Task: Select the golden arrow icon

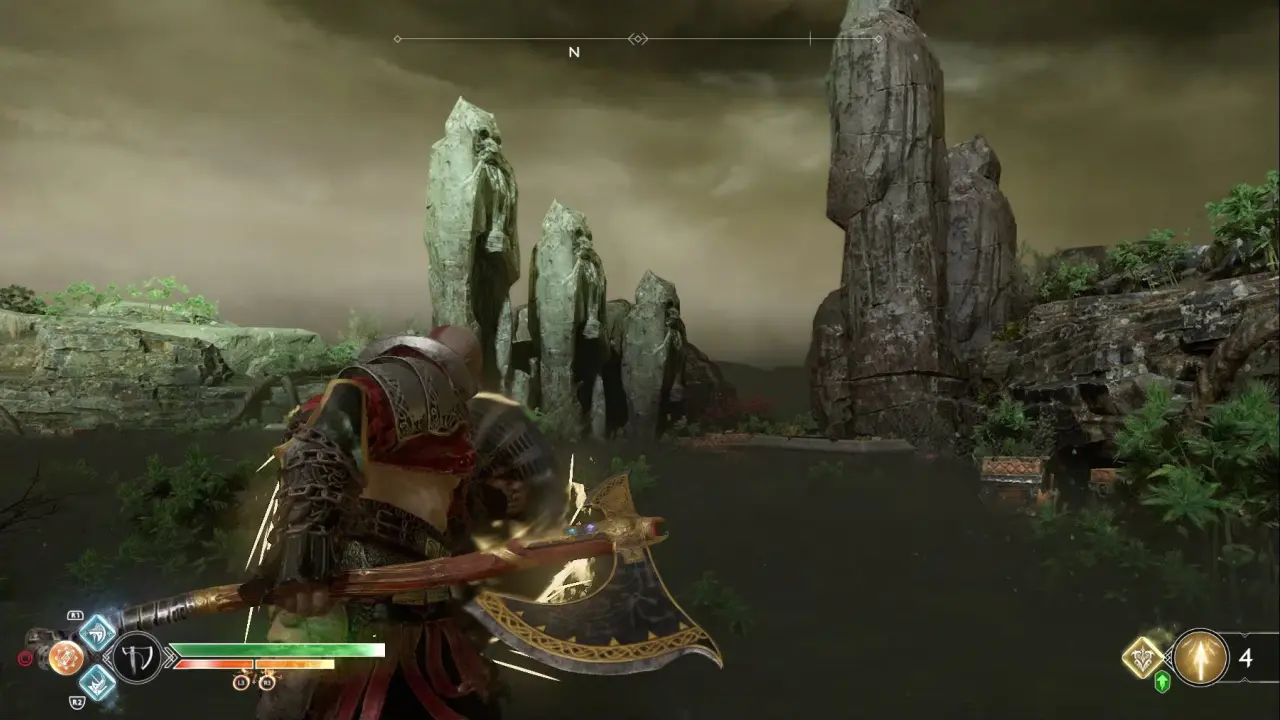Action: [x=1200, y=658]
